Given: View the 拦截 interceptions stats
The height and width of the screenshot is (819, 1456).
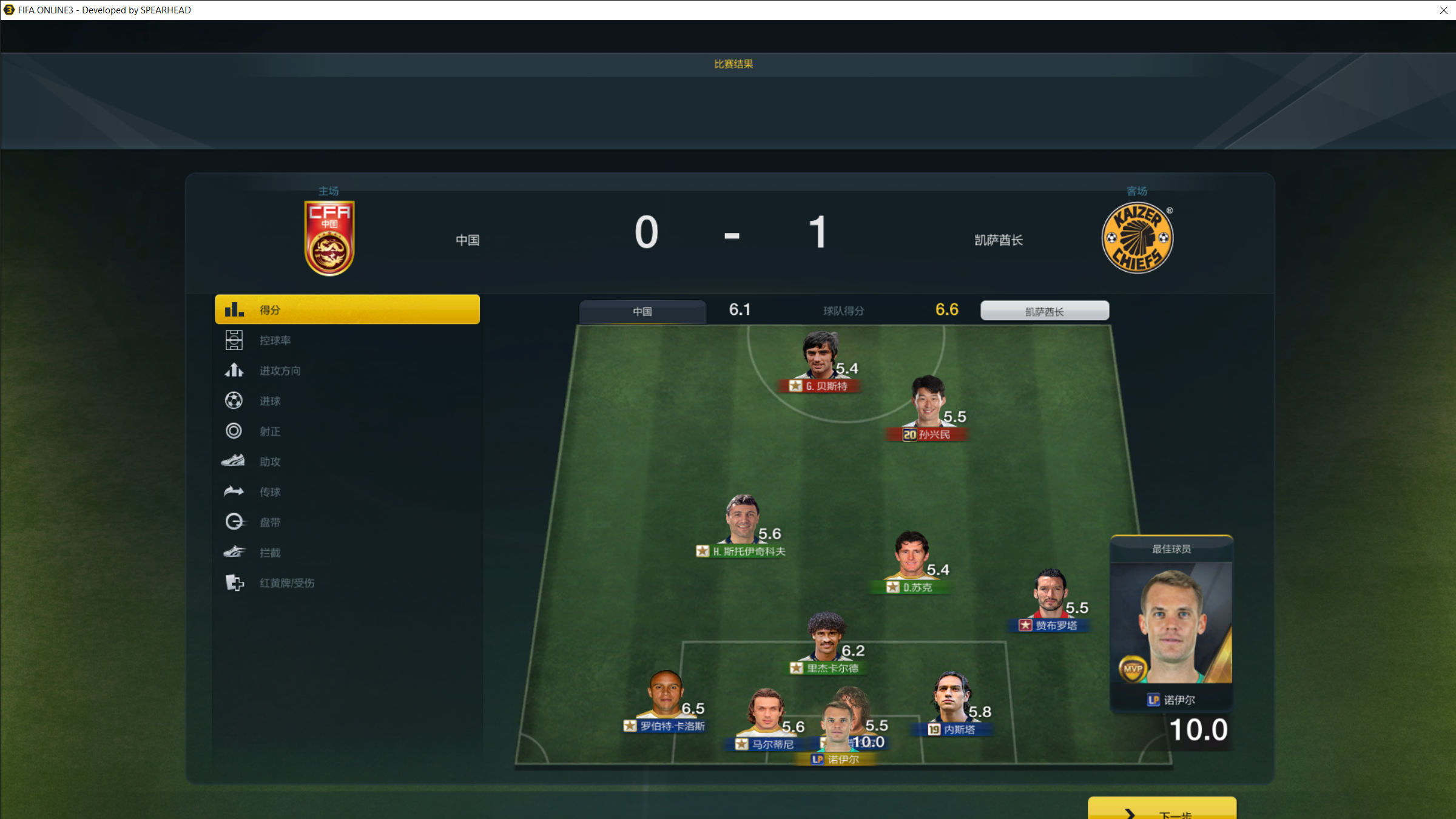Looking at the screenshot, I should tap(270, 553).
